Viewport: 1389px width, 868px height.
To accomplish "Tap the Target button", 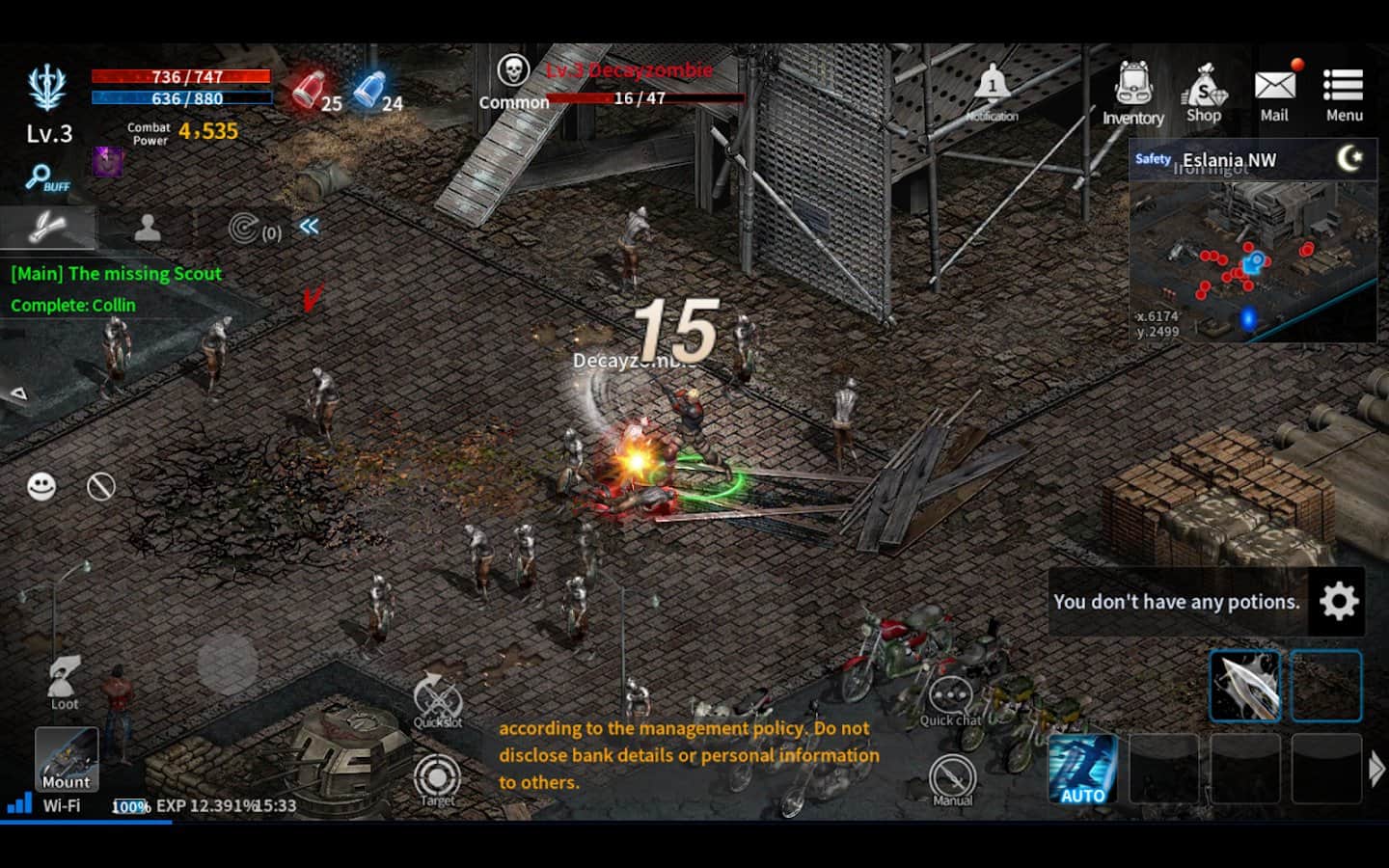I will 437,777.
